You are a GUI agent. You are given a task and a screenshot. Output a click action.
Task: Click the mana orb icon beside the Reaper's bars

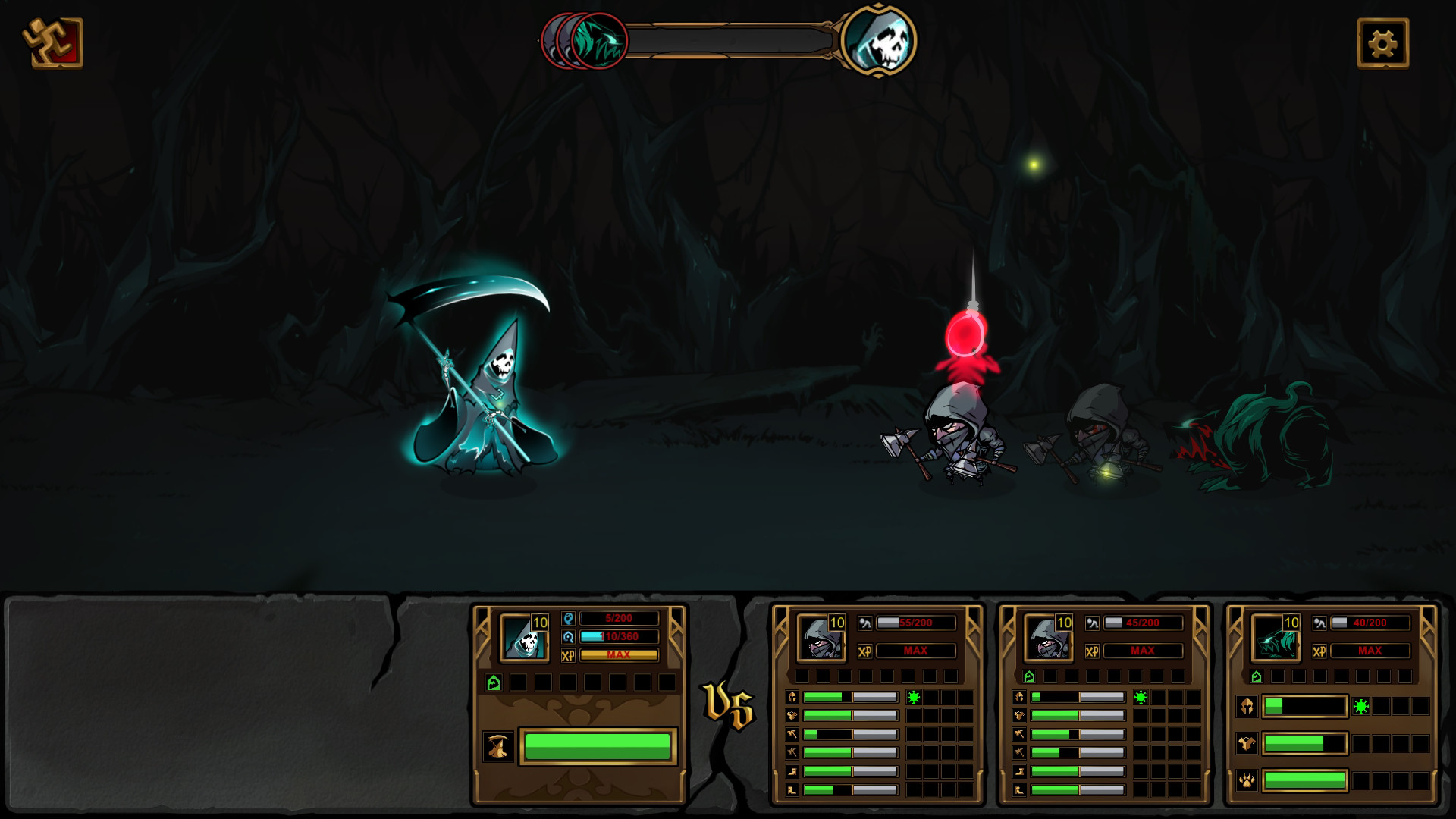[569, 637]
